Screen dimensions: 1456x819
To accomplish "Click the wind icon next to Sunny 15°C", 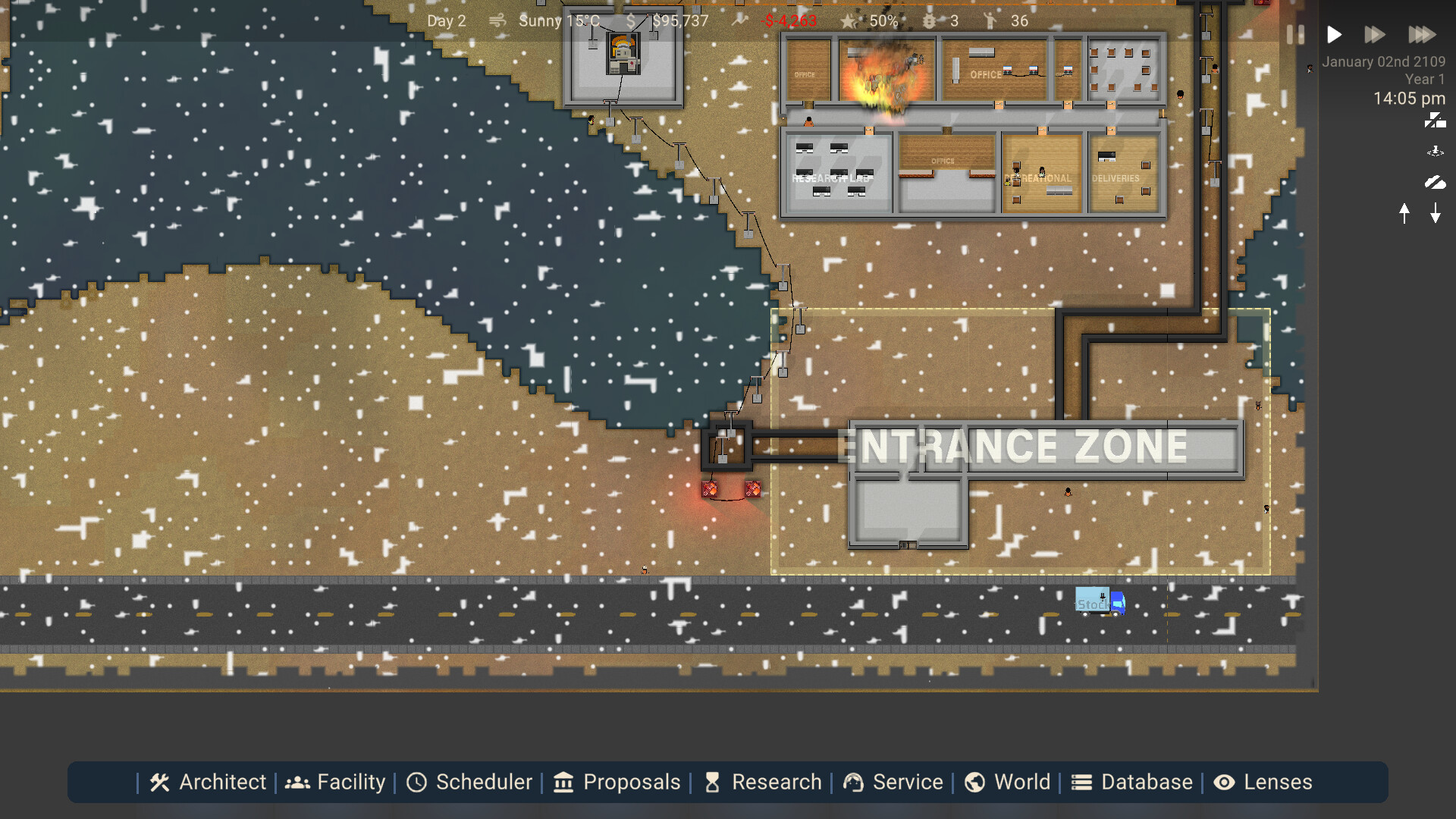I will [x=497, y=20].
